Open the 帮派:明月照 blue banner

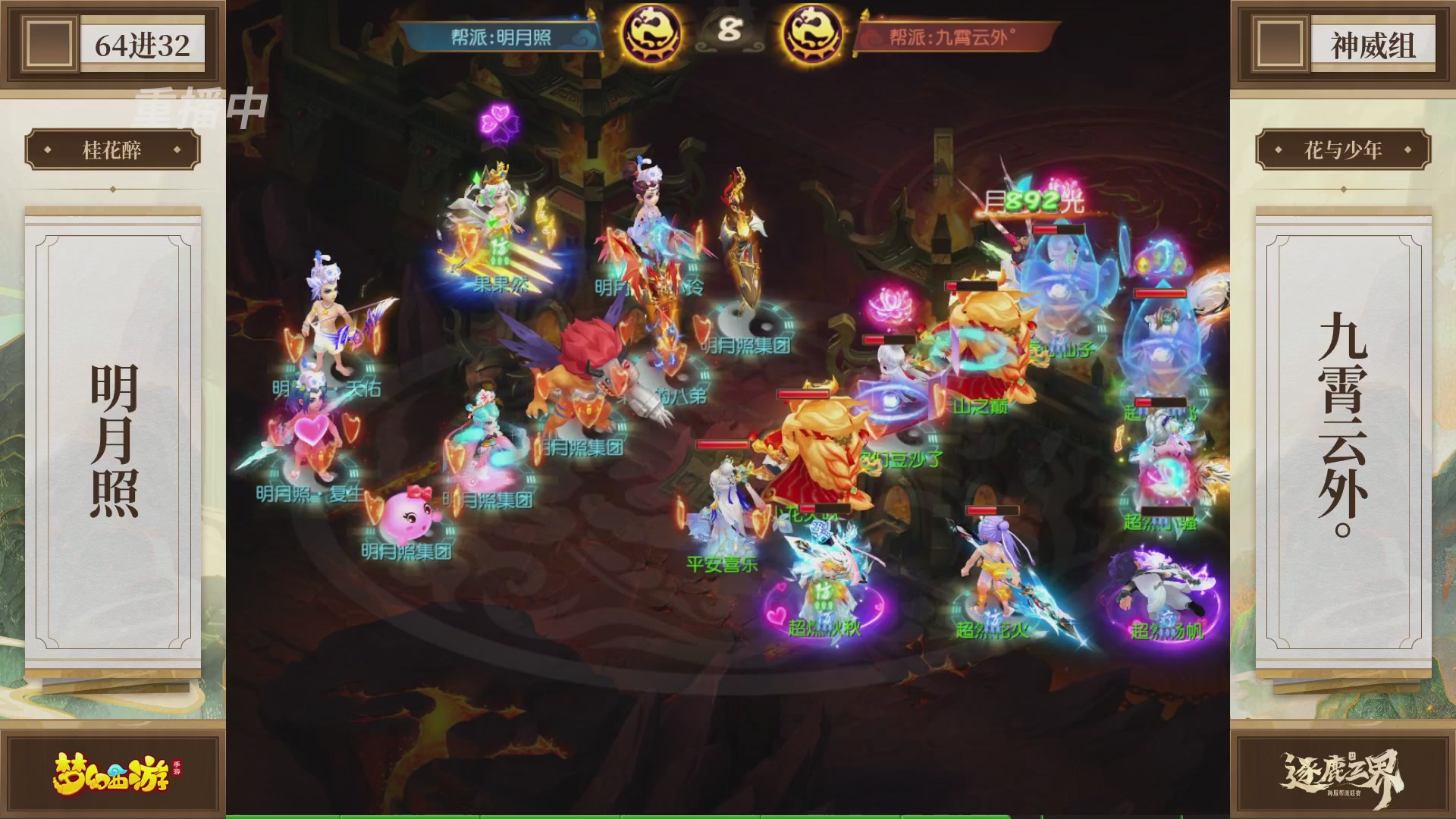[502, 36]
